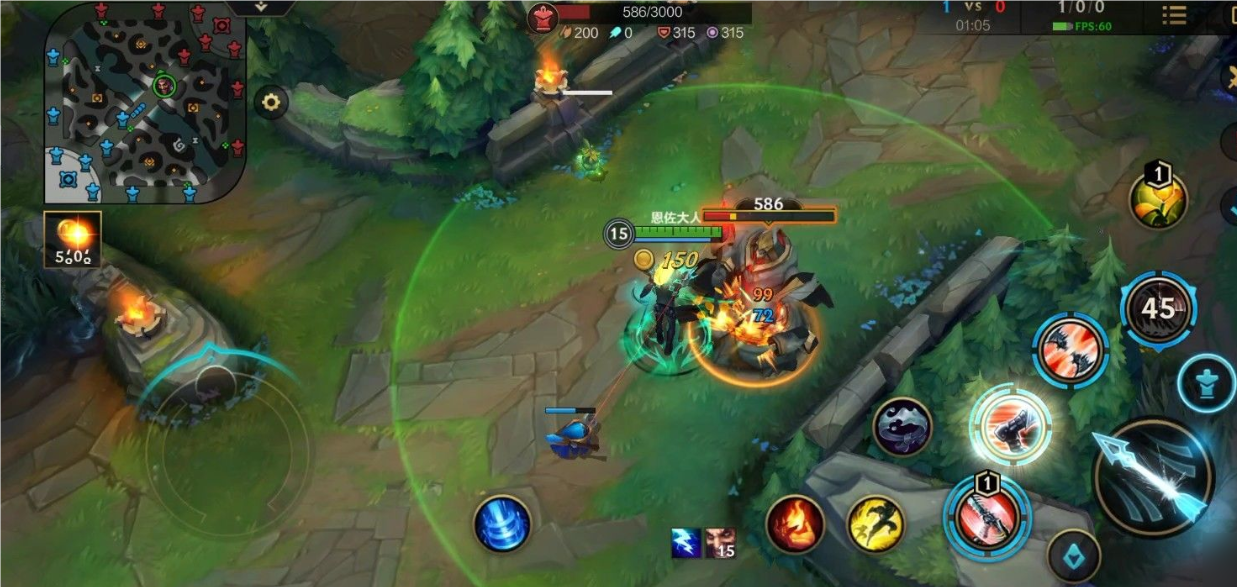Inspect the portrait buff icon showing 15
This screenshot has height=587, width=1237.
[720, 543]
